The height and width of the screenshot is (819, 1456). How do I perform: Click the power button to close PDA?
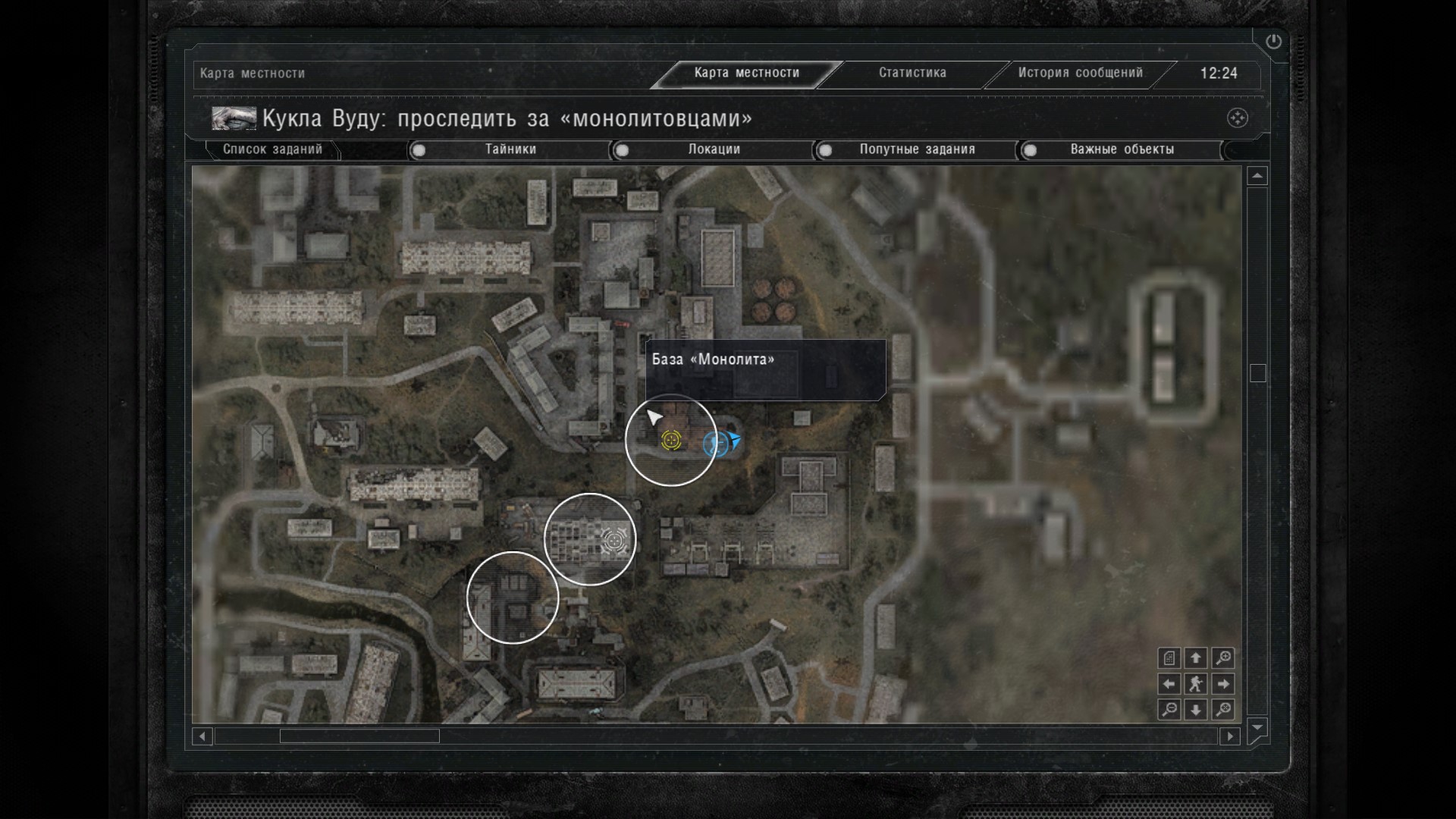click(x=1273, y=42)
